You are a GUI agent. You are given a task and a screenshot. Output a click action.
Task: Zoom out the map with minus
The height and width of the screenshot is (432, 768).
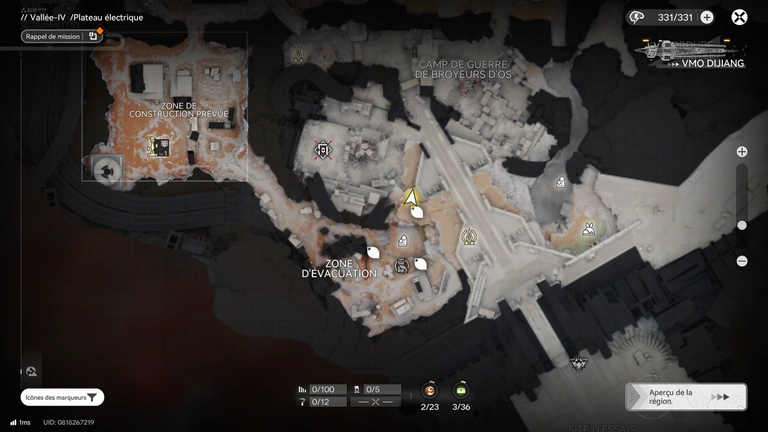(742, 261)
